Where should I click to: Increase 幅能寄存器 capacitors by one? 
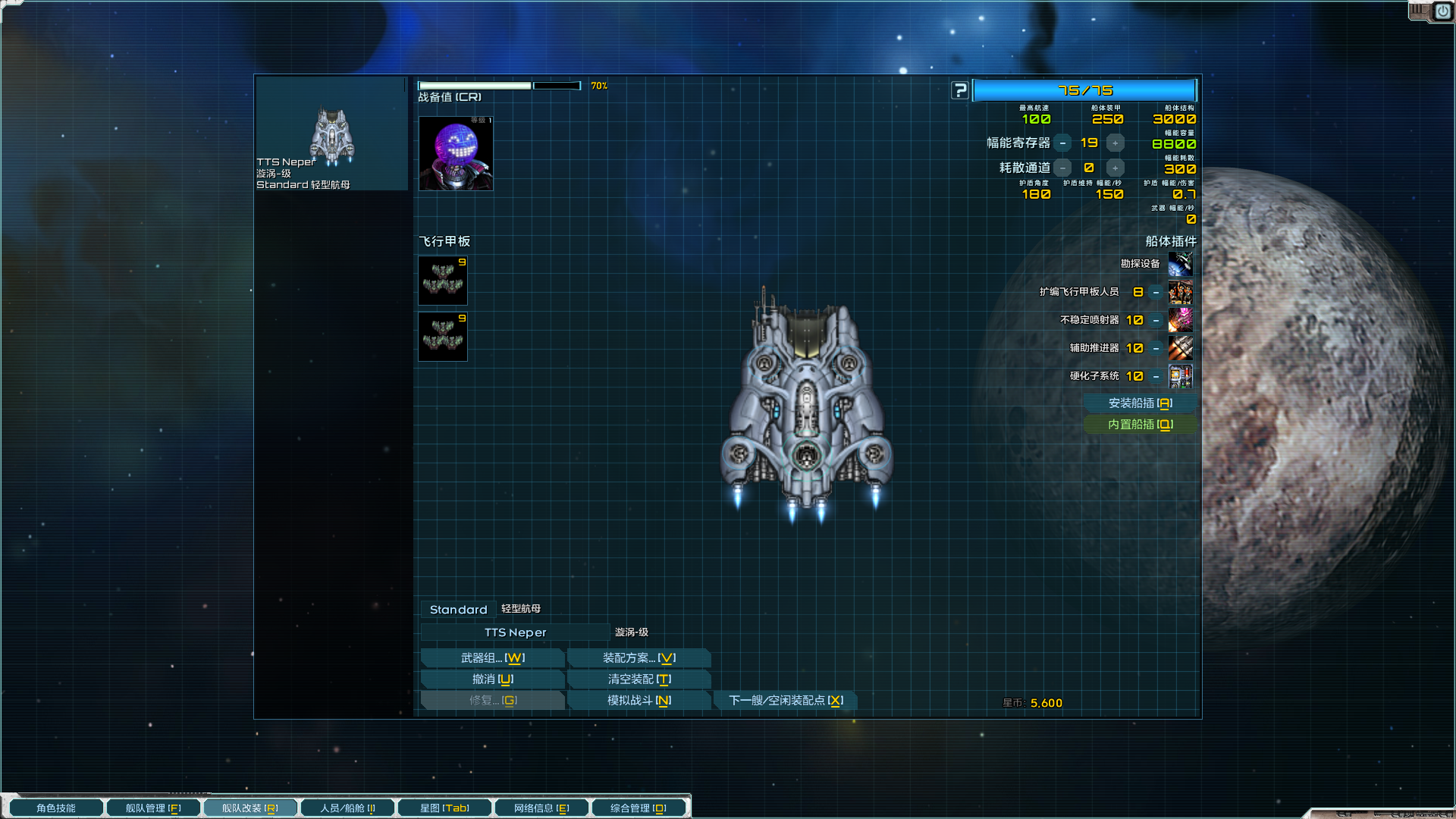click(x=1115, y=143)
